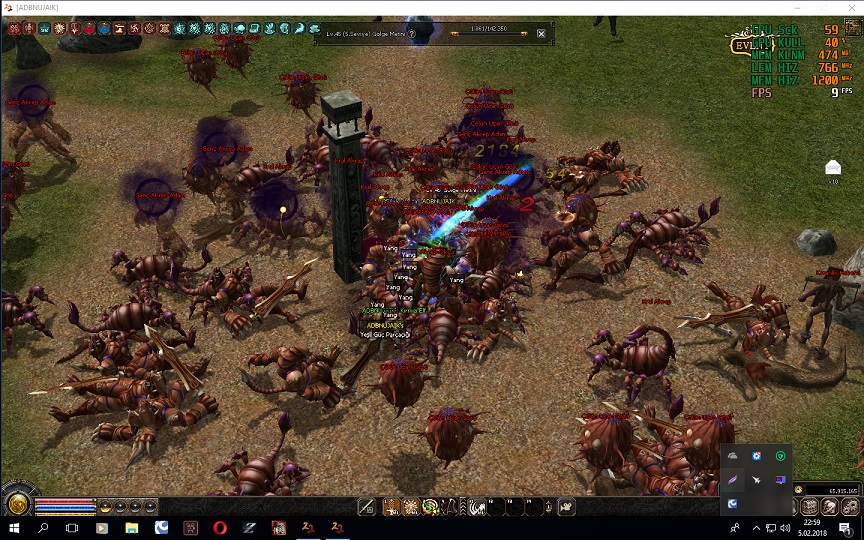This screenshot has width=864, height=540.
Task: Open the Windows notification center
Action: pos(845,527)
